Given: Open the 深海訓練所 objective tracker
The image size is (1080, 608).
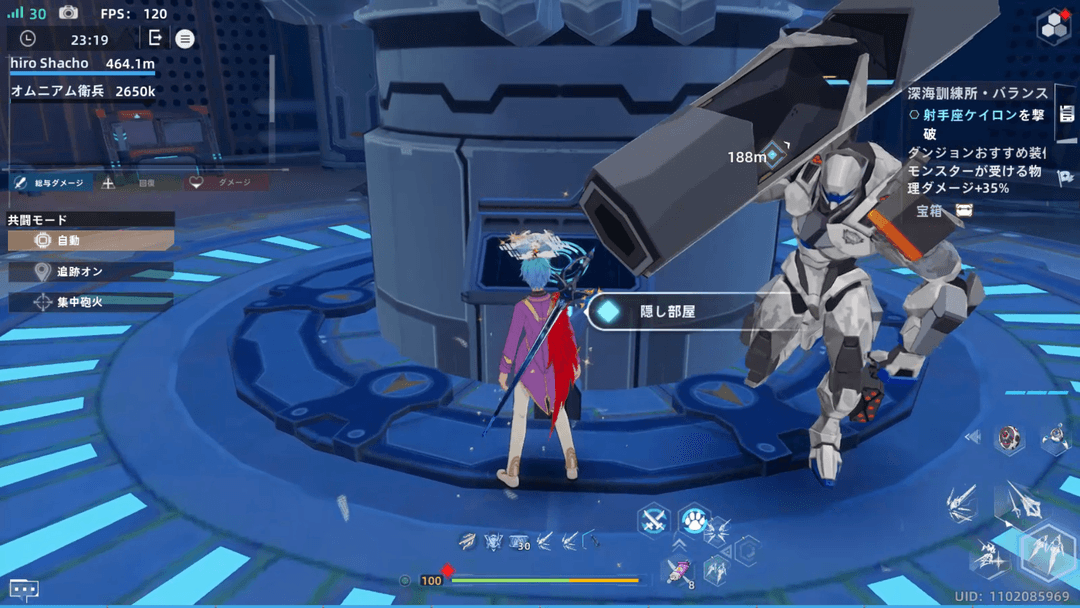Looking at the screenshot, I should click(975, 93).
